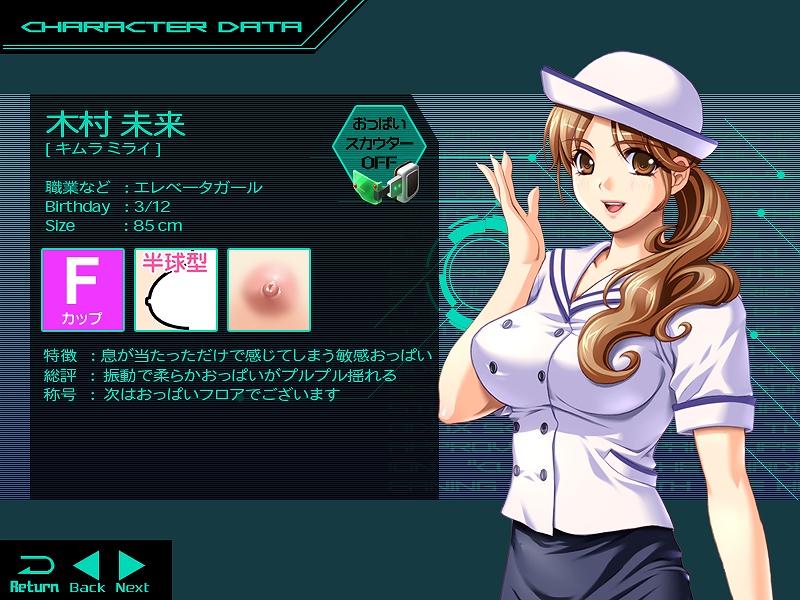Toggle the hexagonal scouter OFF switch
The image size is (800, 600).
pyautogui.click(x=379, y=148)
